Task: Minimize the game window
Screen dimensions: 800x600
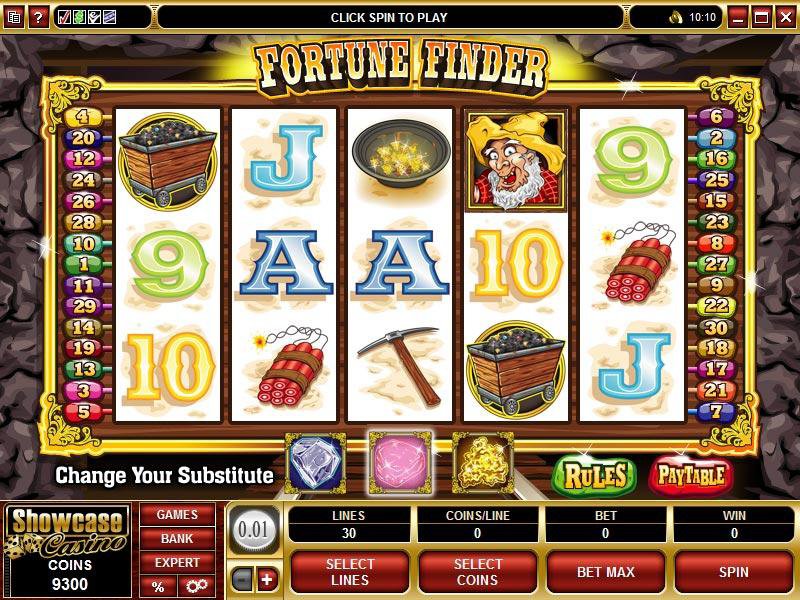Action: click(x=739, y=17)
